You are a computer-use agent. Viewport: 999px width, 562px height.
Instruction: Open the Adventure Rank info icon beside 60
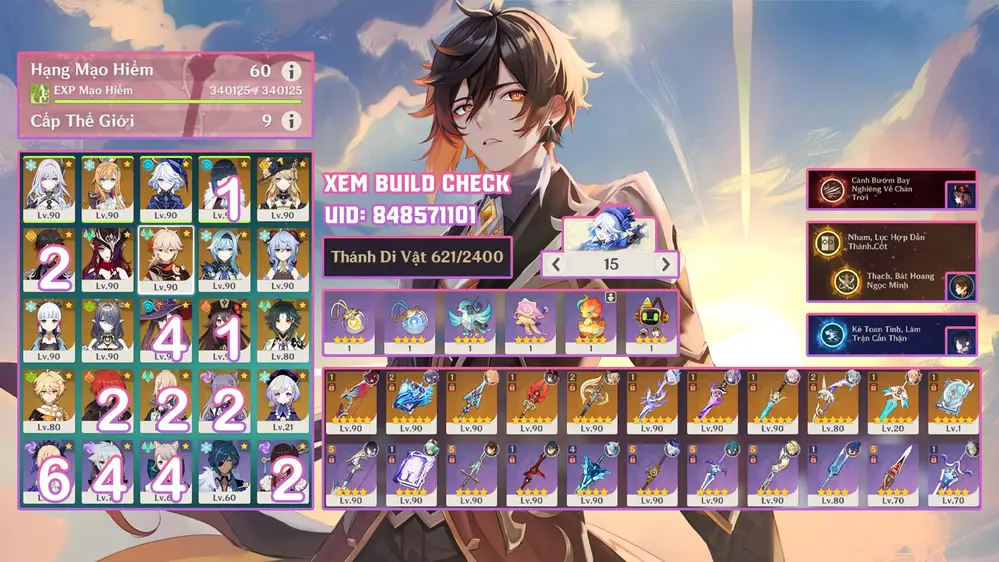click(291, 72)
